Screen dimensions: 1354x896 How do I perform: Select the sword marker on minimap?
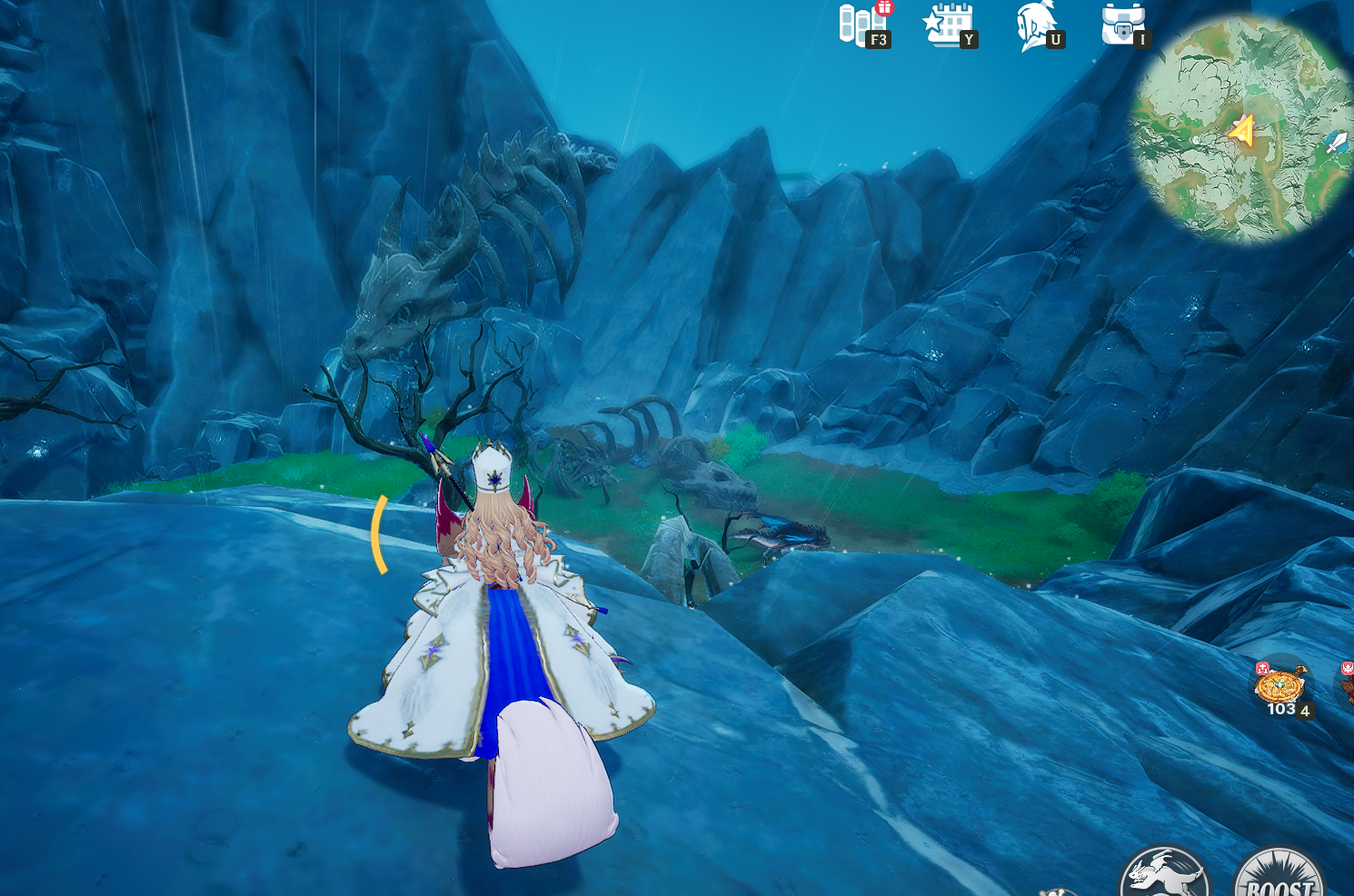pos(1336,142)
